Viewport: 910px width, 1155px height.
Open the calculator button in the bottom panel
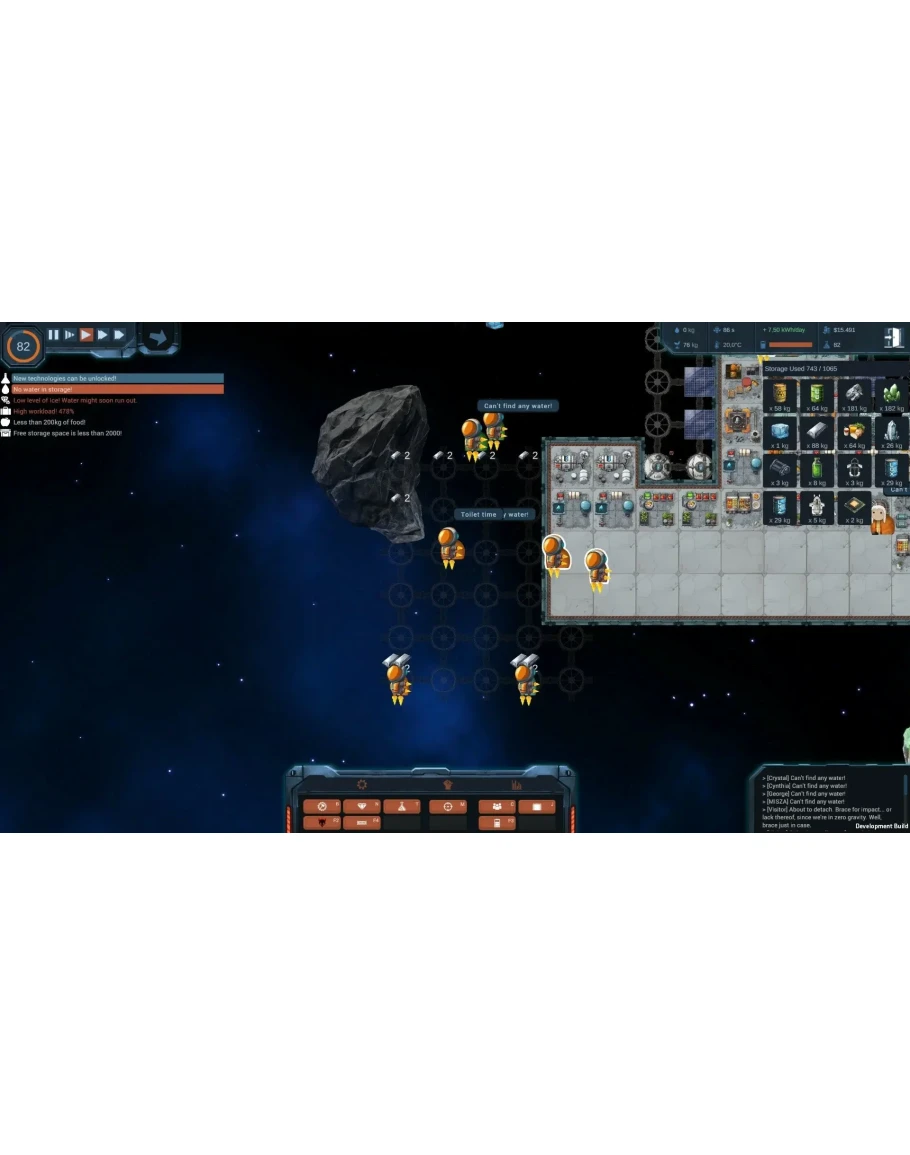(497, 823)
